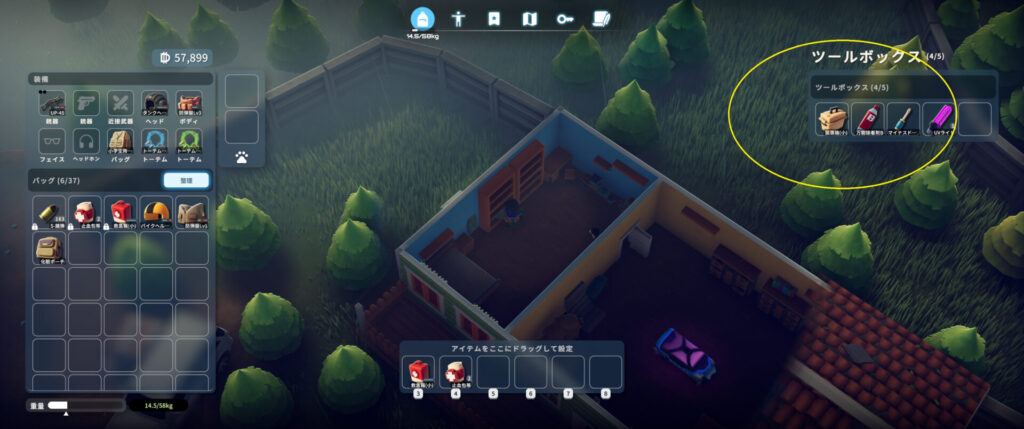Show the map tab
This screenshot has width=1024, height=429.
click(x=530, y=19)
